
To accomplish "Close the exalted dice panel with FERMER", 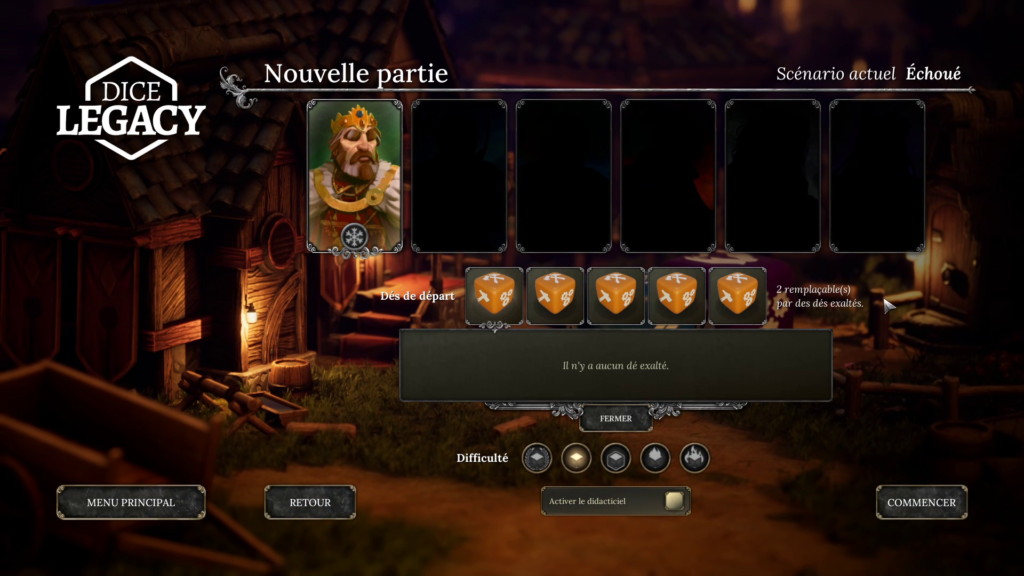I will coord(616,418).
